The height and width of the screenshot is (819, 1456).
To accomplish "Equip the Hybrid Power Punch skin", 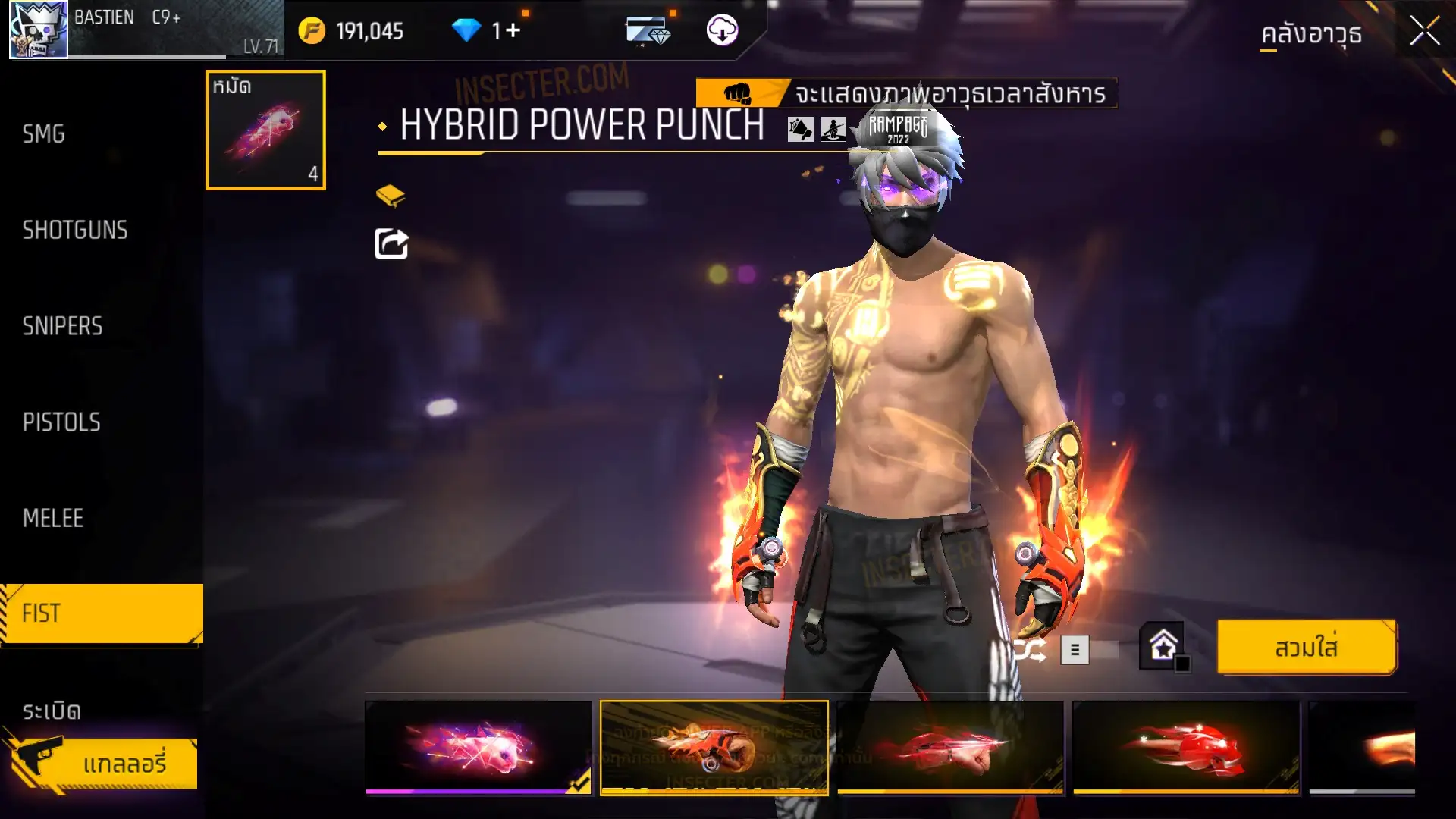I will pyautogui.click(x=1306, y=648).
